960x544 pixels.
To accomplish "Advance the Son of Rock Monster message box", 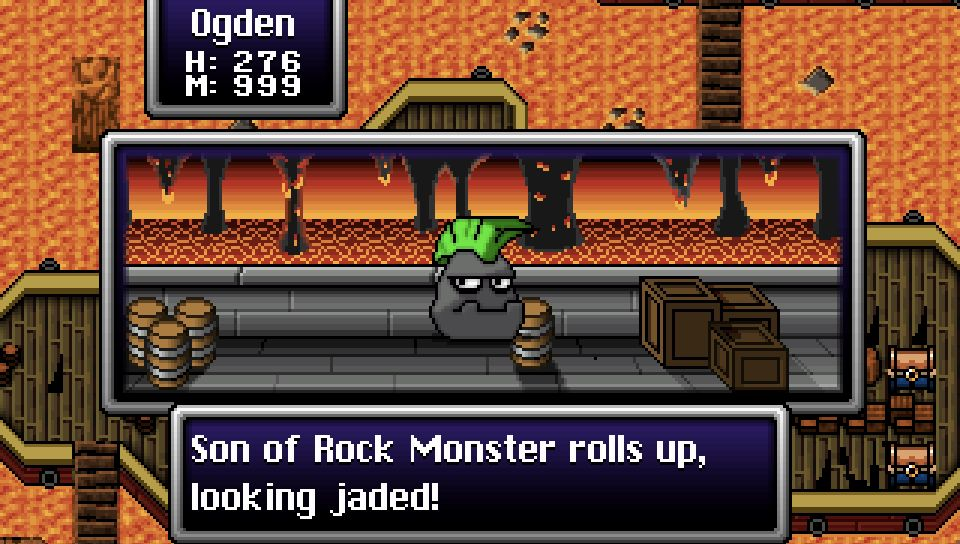I will 480,472.
